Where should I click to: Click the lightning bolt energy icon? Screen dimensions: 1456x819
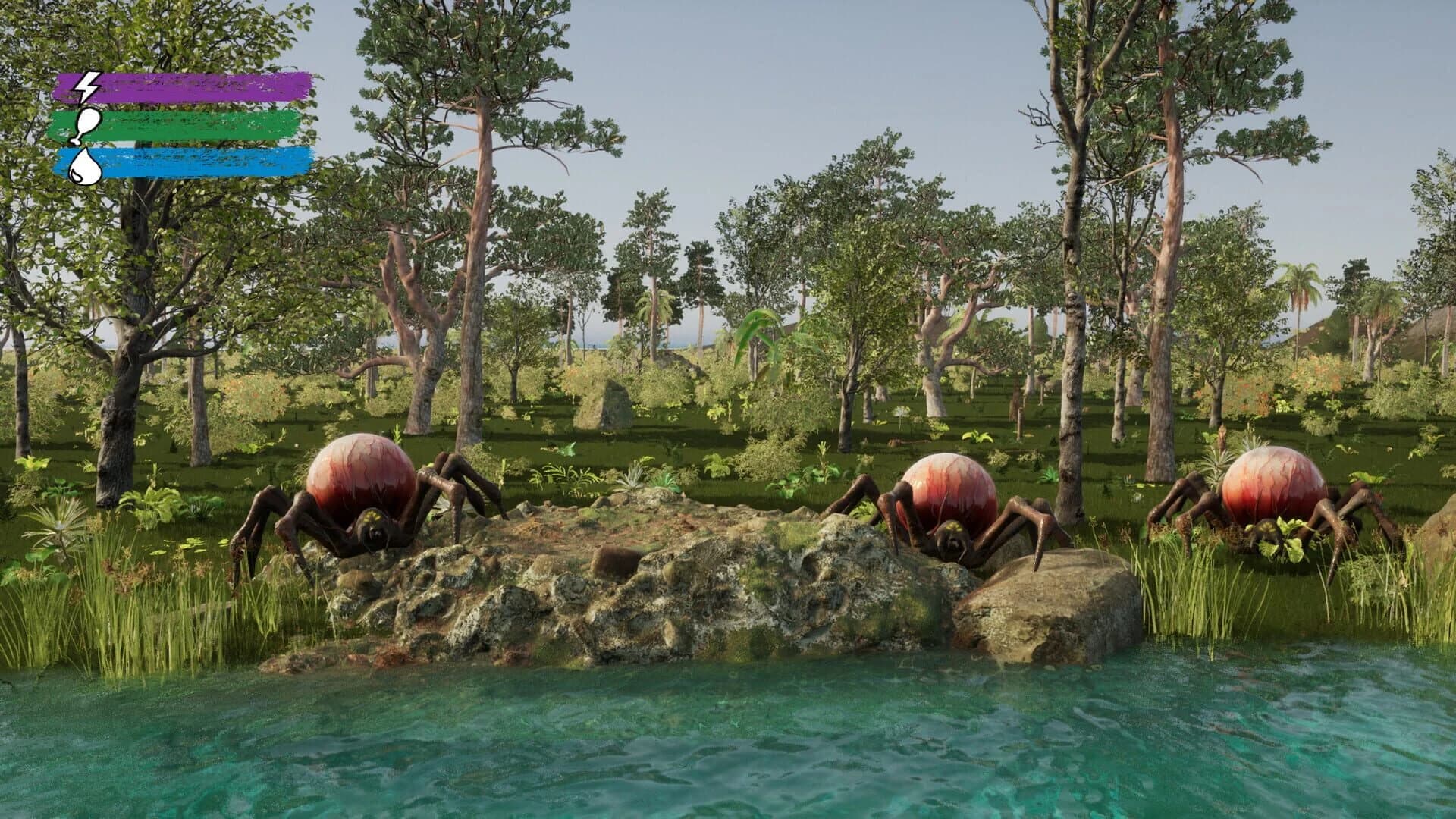click(x=86, y=86)
